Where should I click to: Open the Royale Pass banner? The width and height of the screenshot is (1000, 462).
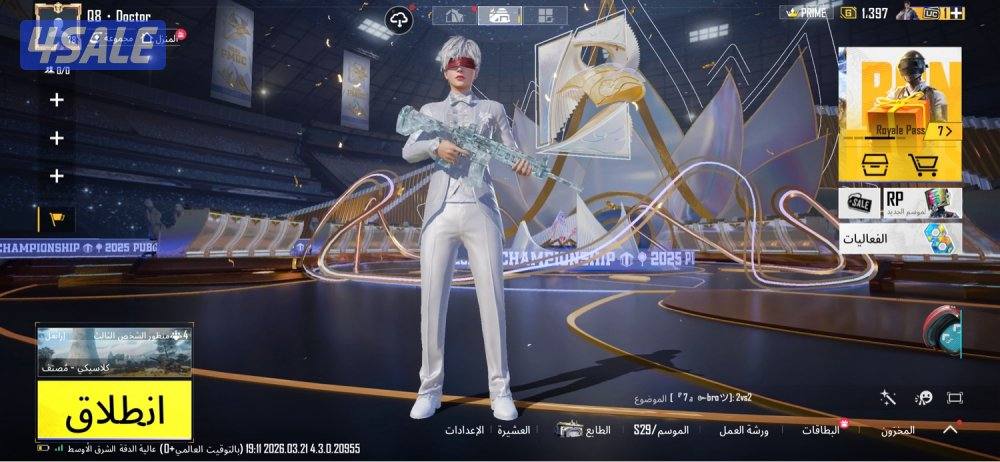900,92
